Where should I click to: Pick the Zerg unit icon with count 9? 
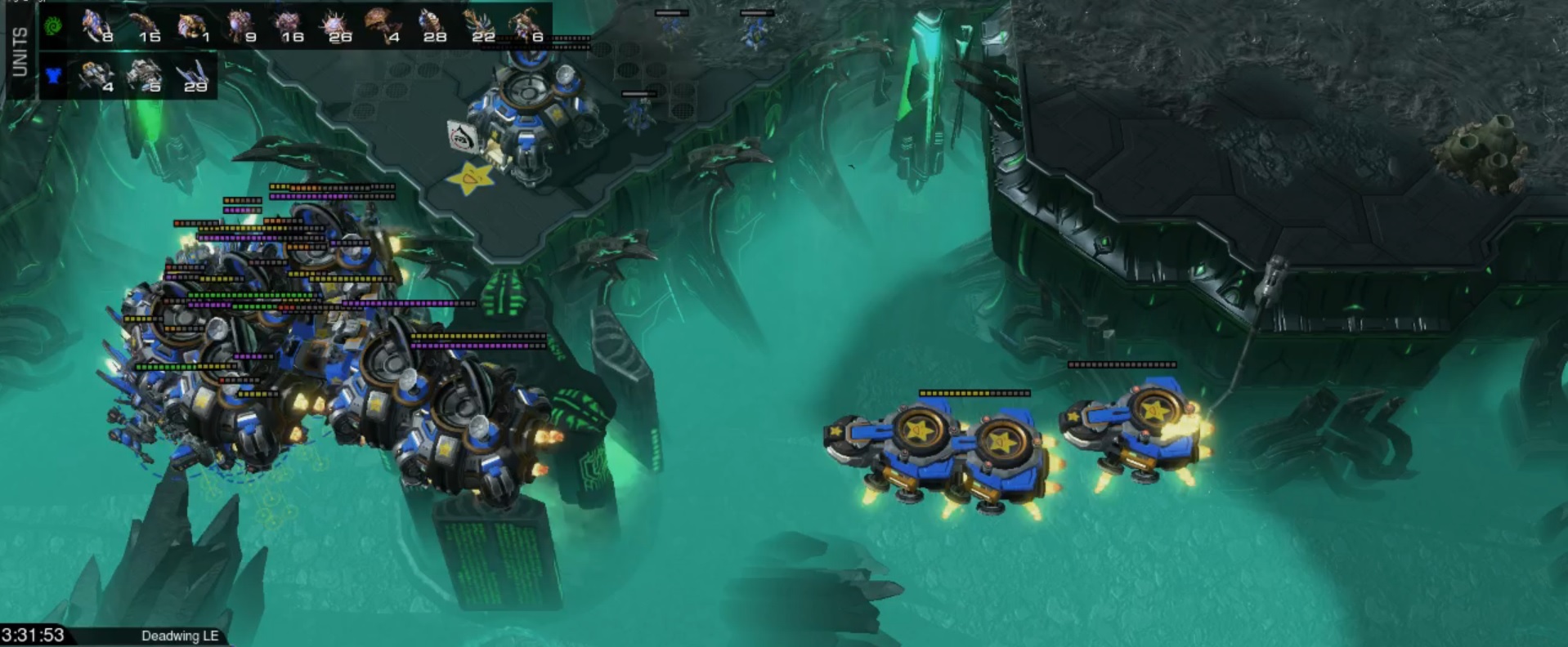click(x=240, y=25)
